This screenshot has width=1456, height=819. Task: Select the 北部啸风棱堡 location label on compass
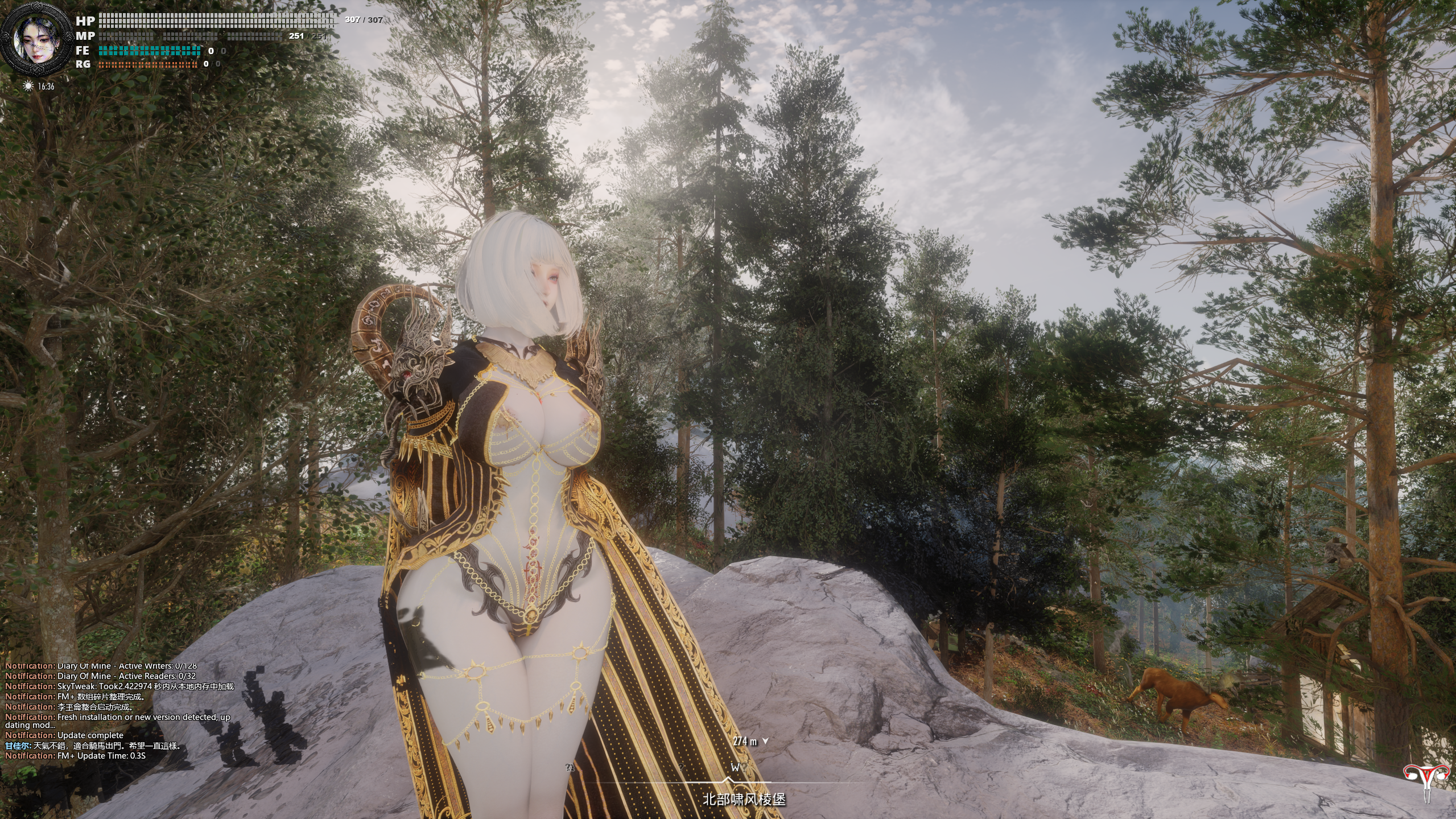click(744, 799)
